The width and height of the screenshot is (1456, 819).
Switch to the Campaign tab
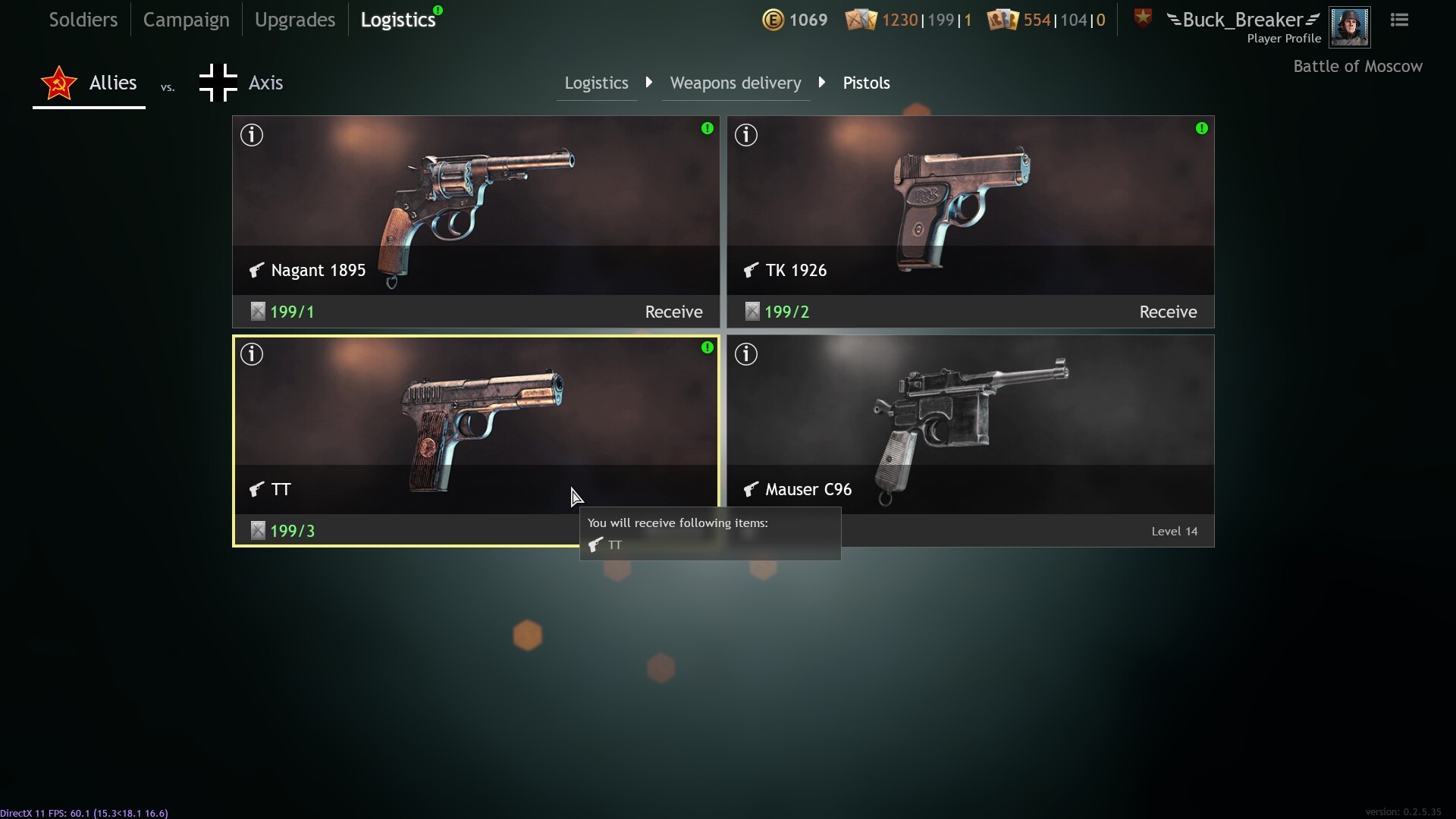tap(186, 20)
